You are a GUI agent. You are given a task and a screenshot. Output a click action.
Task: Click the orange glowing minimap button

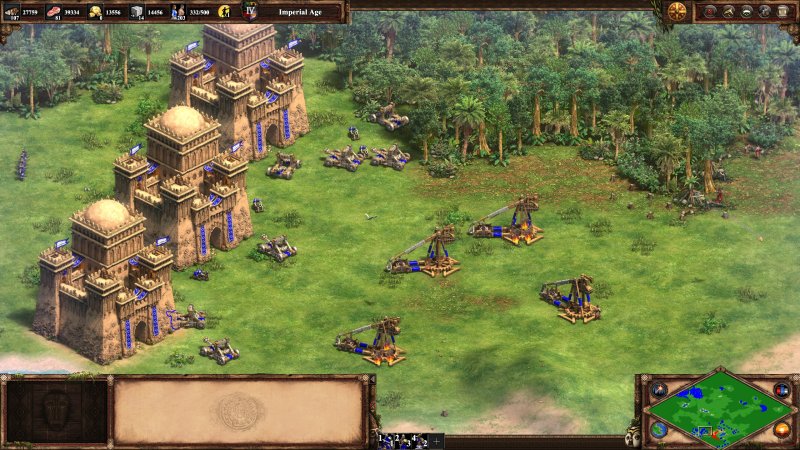[x=782, y=429]
